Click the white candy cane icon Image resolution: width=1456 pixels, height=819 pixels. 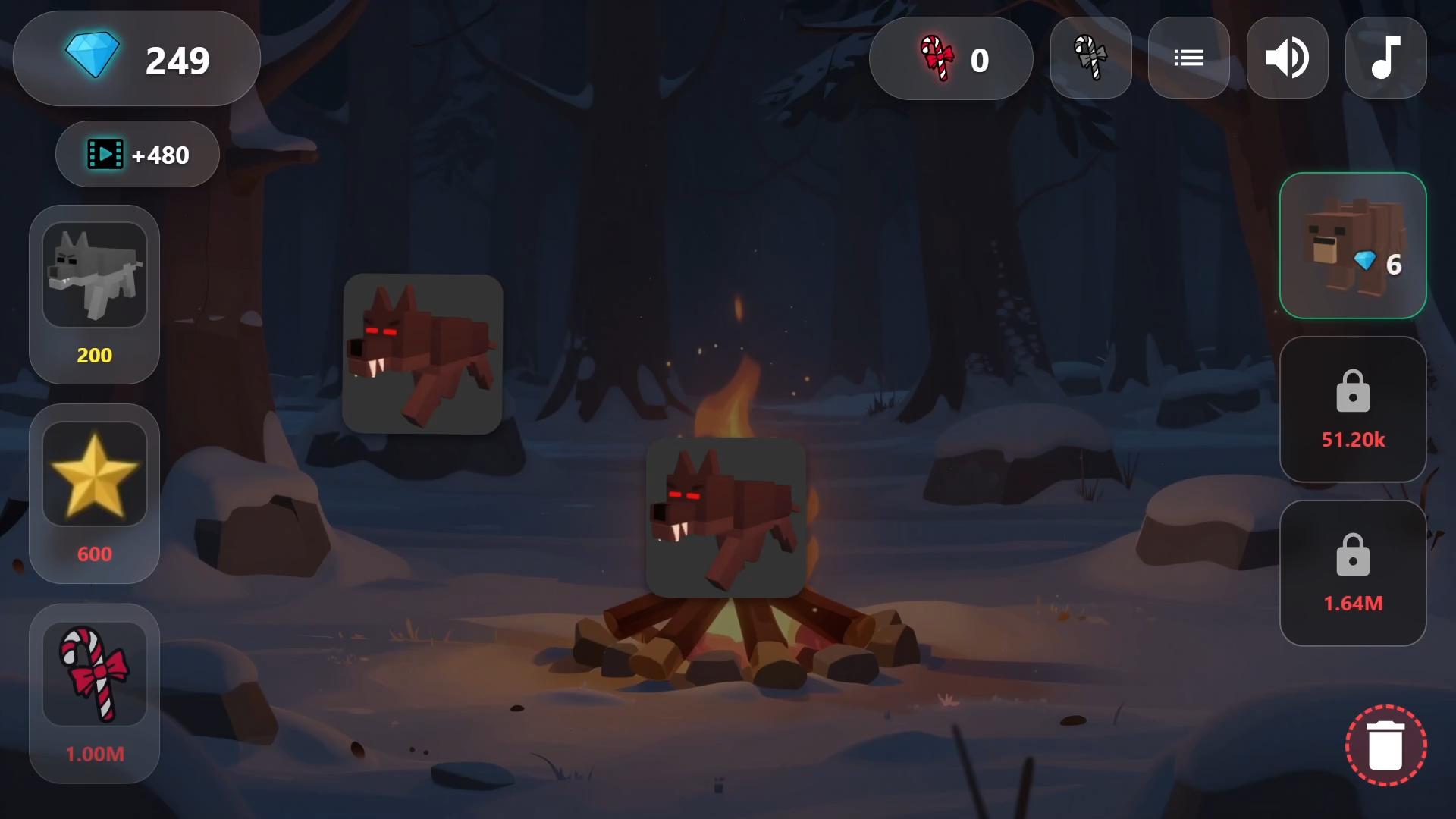click(1090, 57)
